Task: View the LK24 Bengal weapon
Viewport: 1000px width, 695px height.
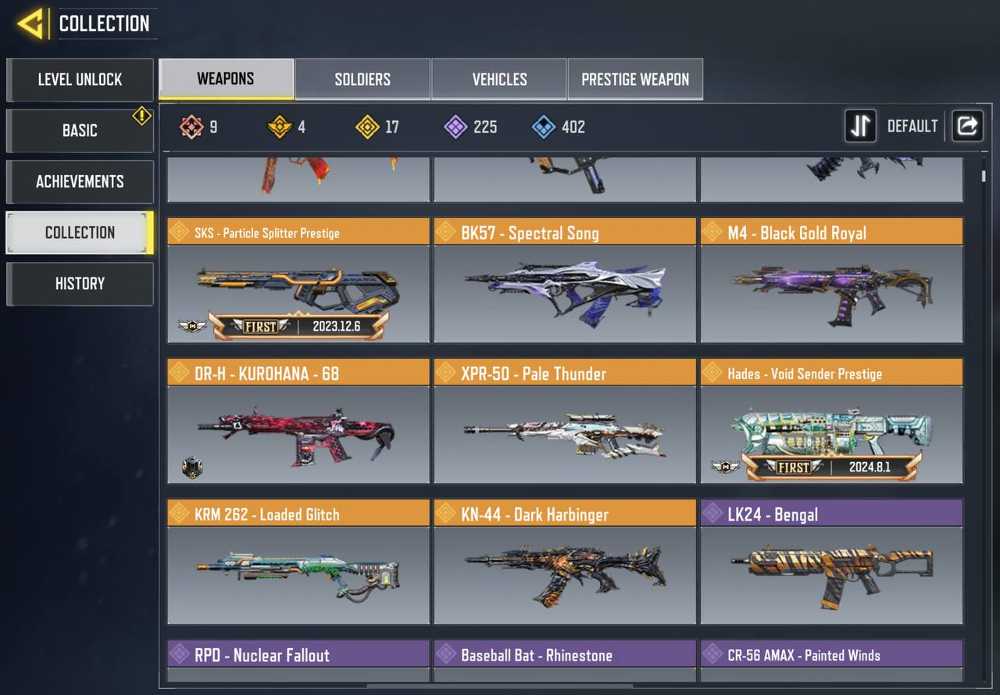Action: click(x=831, y=564)
